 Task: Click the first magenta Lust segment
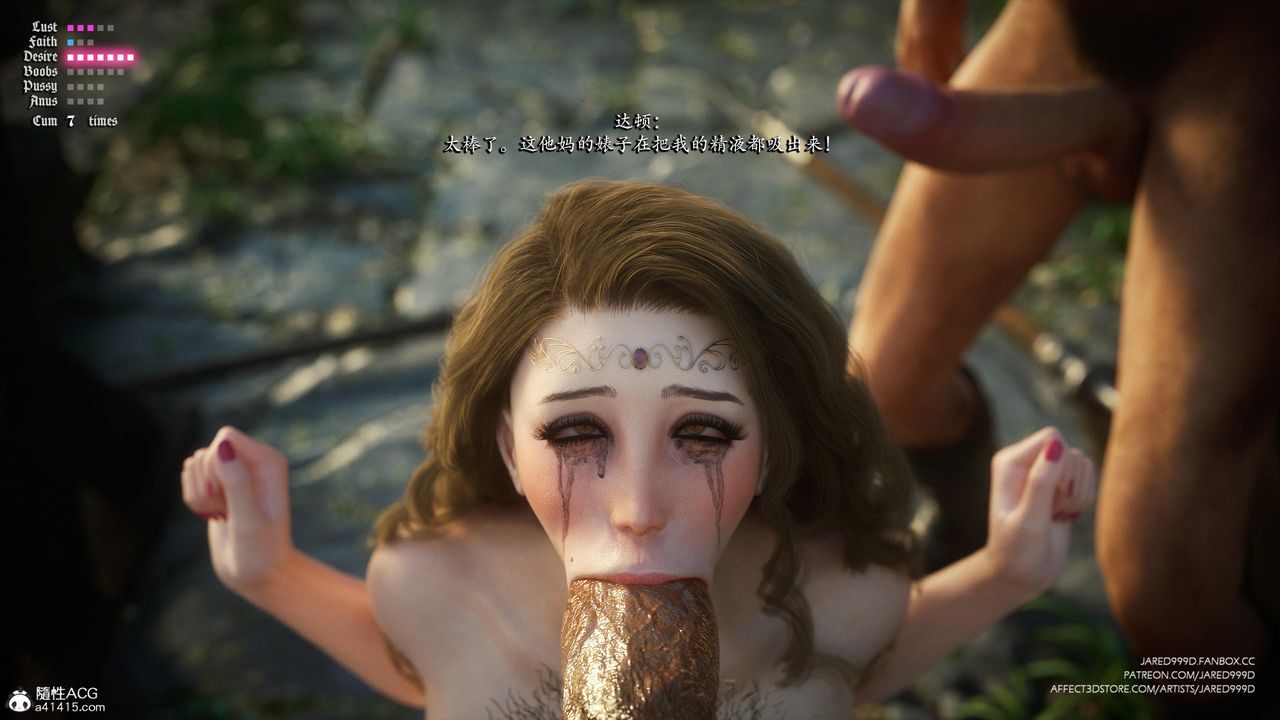coord(71,28)
